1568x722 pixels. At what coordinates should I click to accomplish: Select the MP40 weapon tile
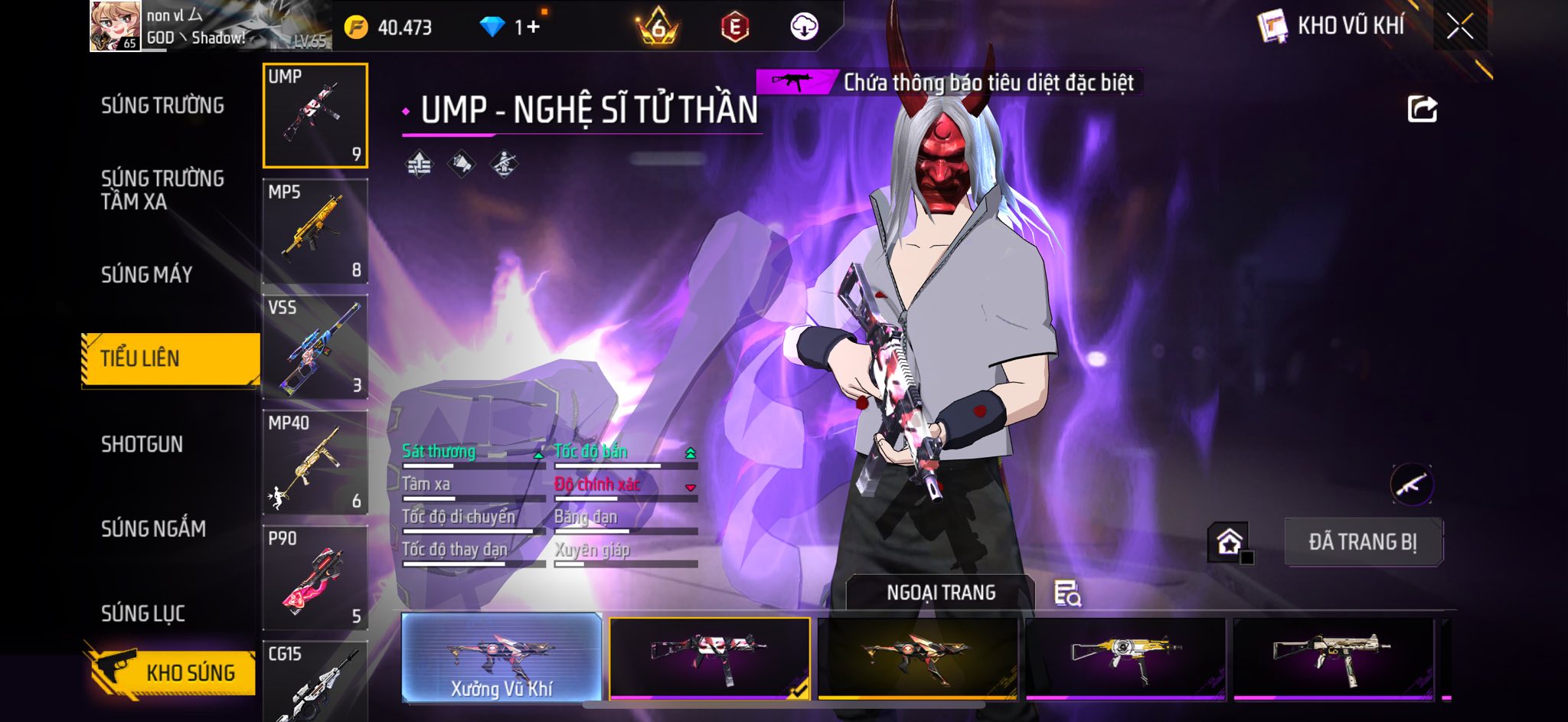pos(315,462)
